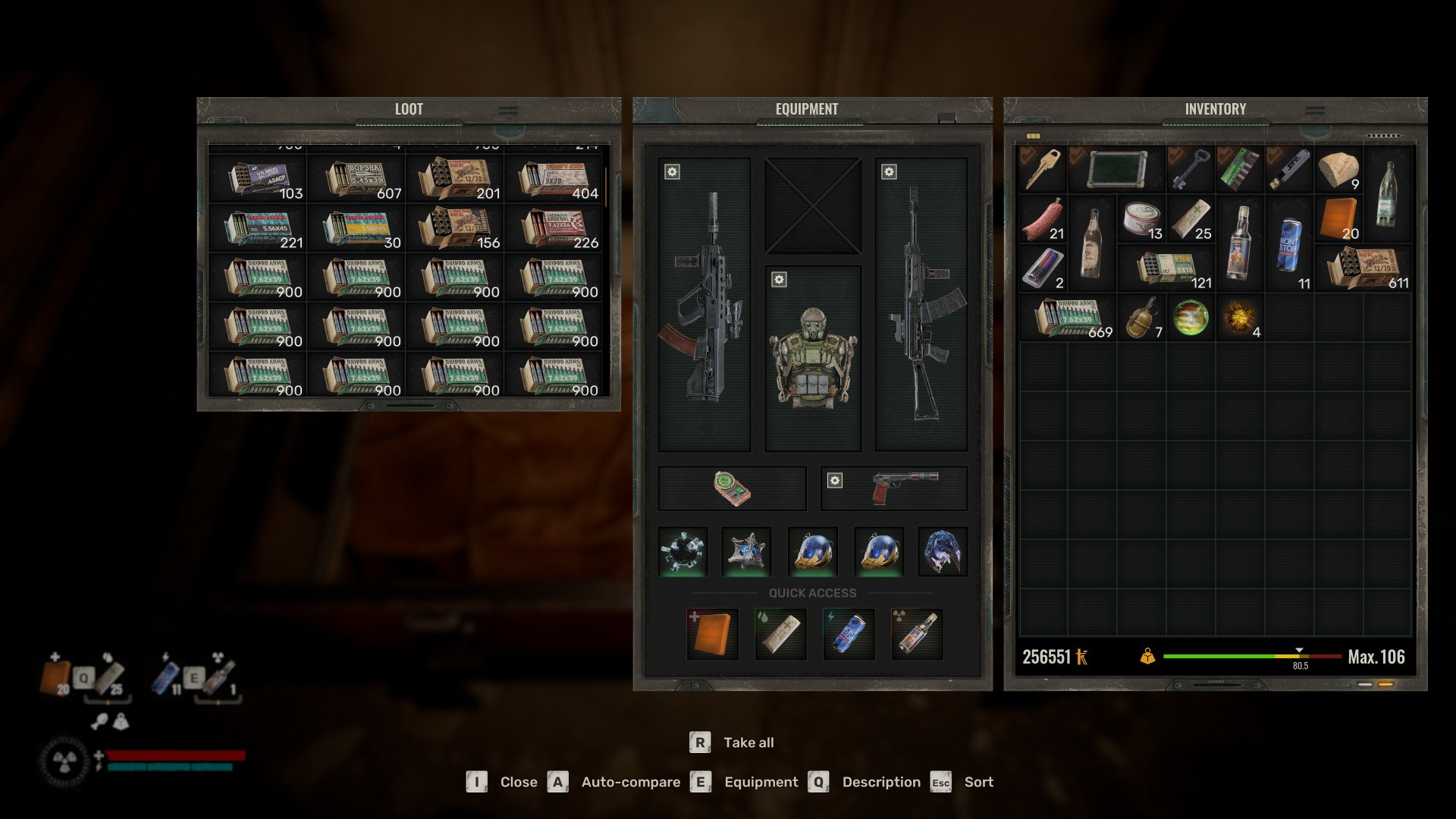The height and width of the screenshot is (819, 1456).
Task: Select the 5.56x45 ammo stack of 221
Action: point(258,228)
